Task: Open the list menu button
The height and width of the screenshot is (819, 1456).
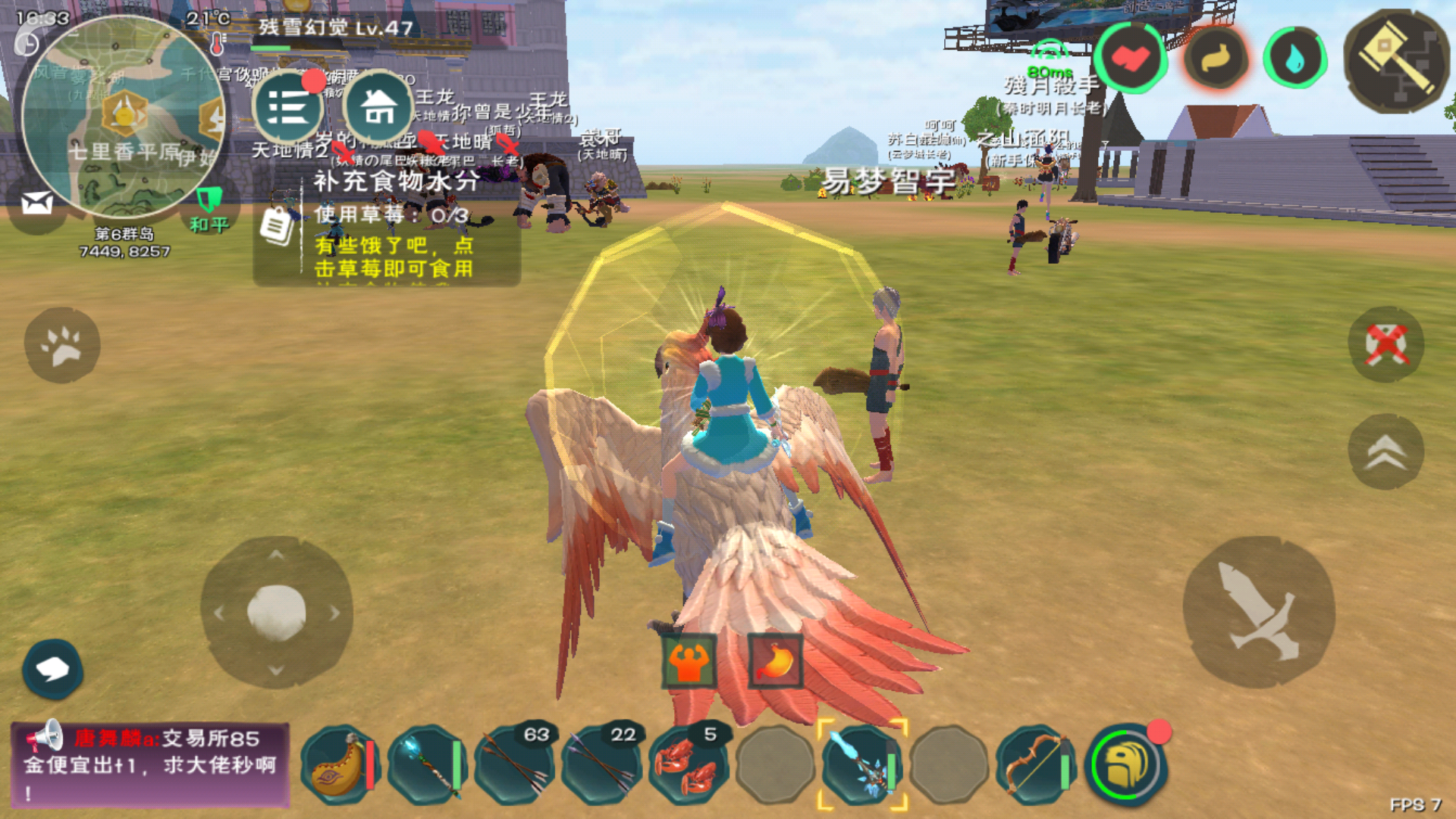Action: point(288,108)
